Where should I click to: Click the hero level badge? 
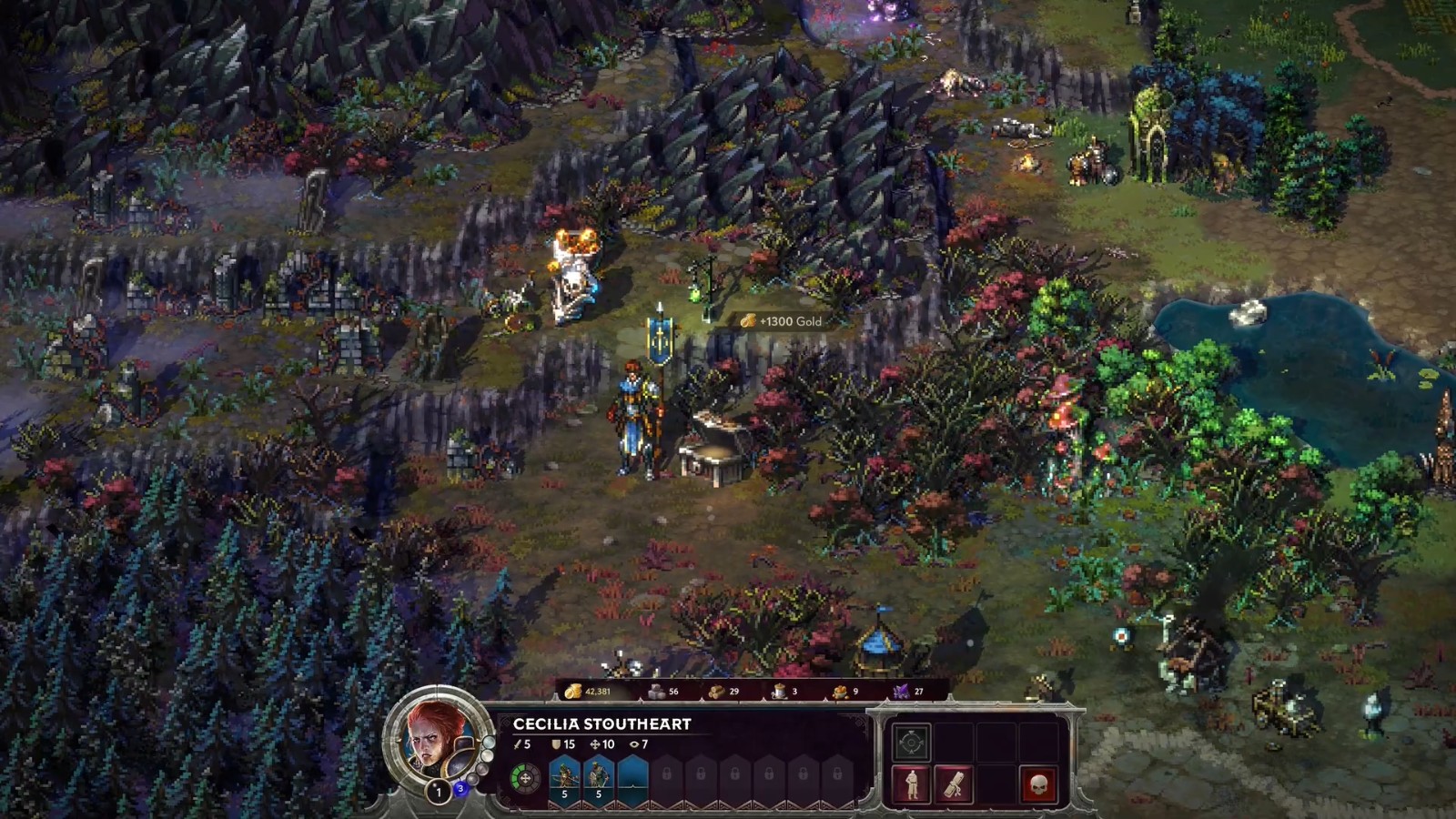tap(439, 792)
